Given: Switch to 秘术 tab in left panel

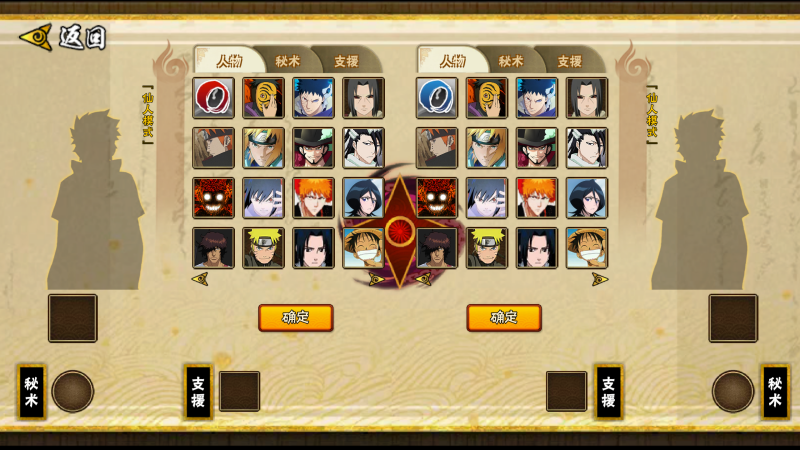Looking at the screenshot, I should pyautogui.click(x=287, y=60).
